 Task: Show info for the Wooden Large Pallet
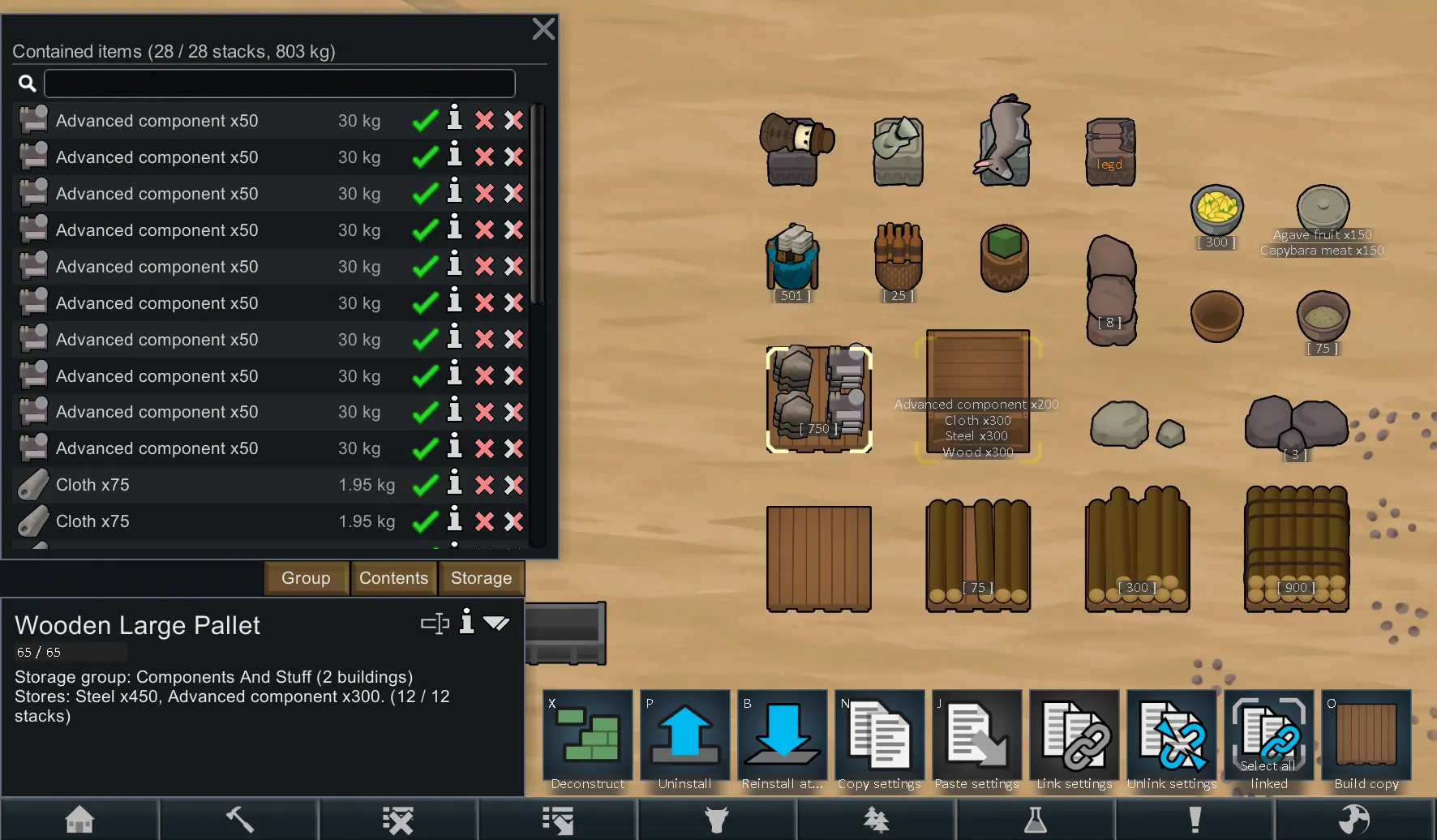click(x=466, y=622)
